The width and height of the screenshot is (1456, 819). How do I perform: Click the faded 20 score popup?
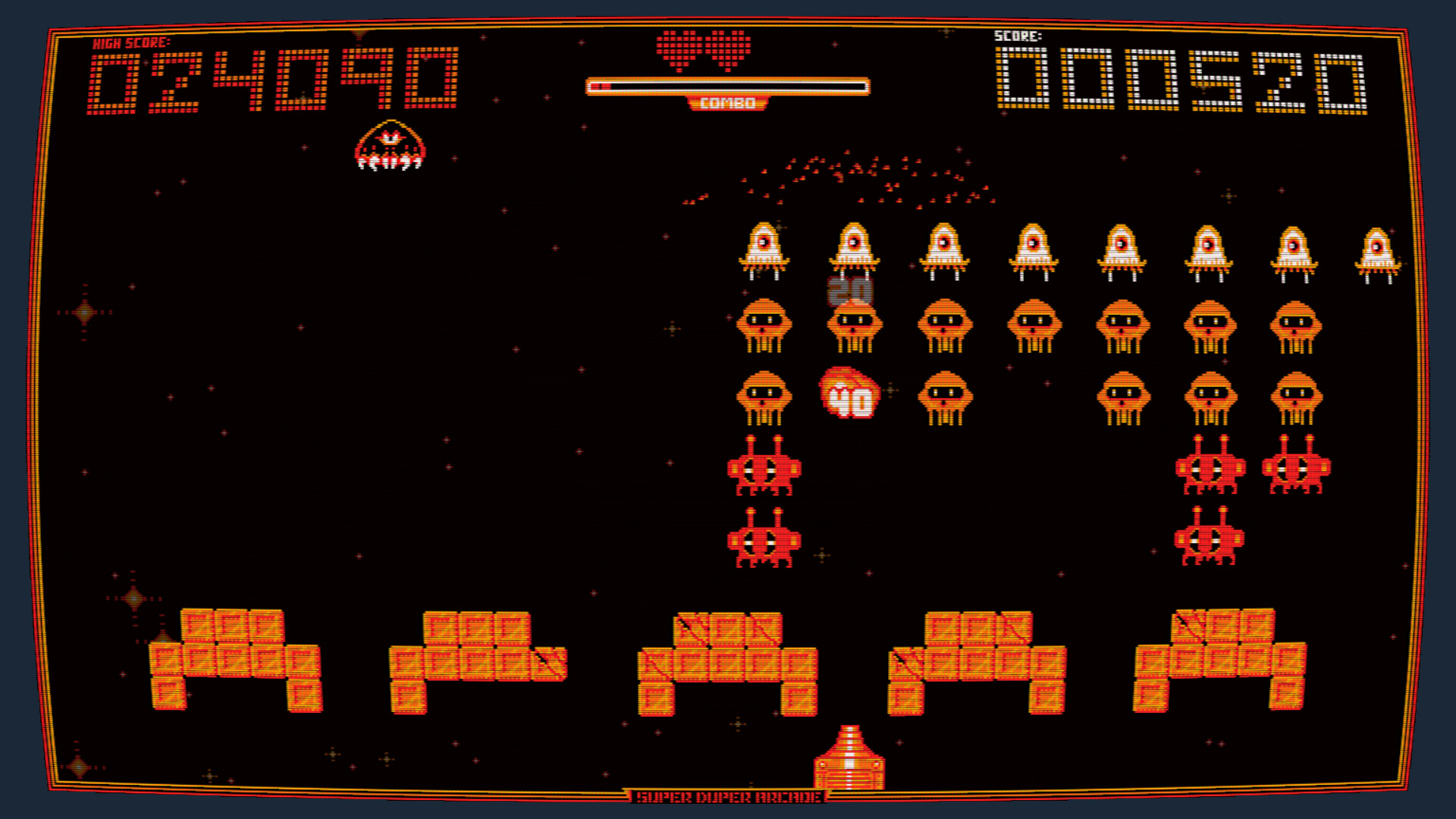(851, 290)
